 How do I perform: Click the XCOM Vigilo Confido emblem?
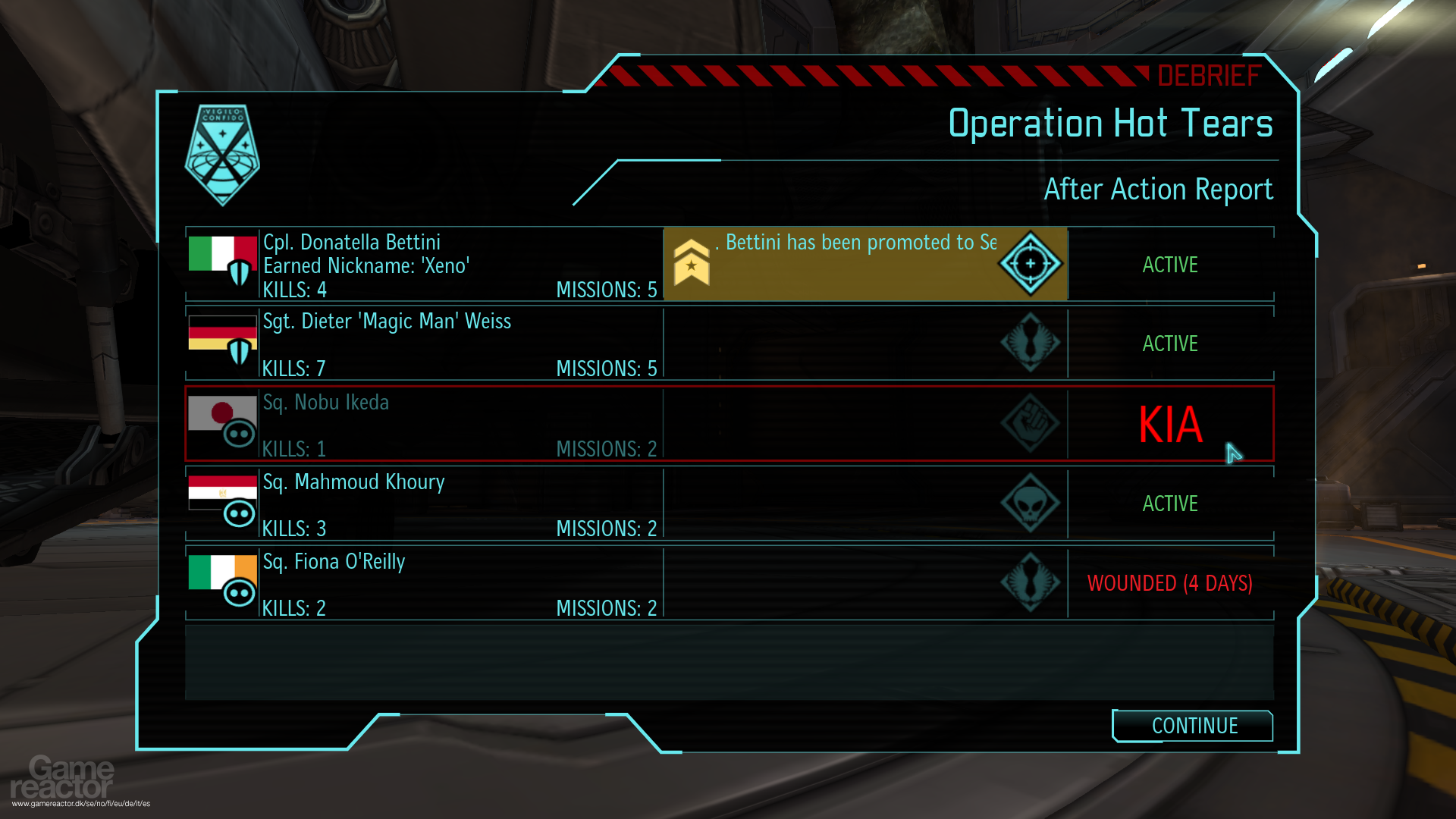(222, 154)
